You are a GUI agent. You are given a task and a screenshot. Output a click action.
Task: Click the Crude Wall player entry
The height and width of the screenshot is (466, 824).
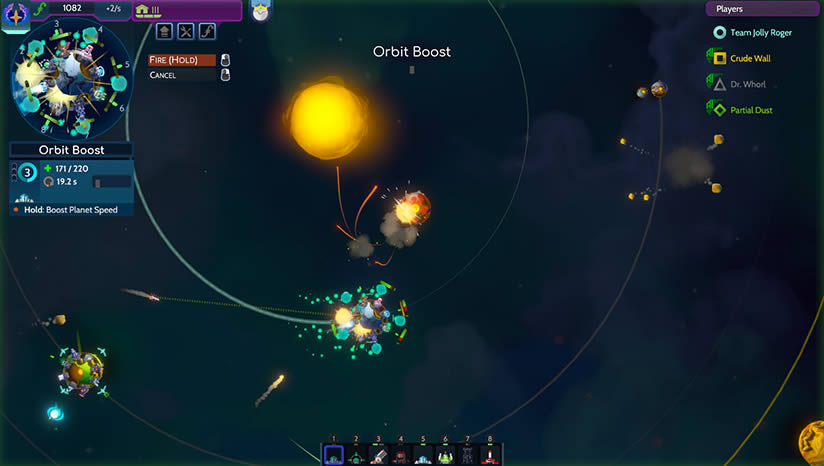[x=750, y=59]
